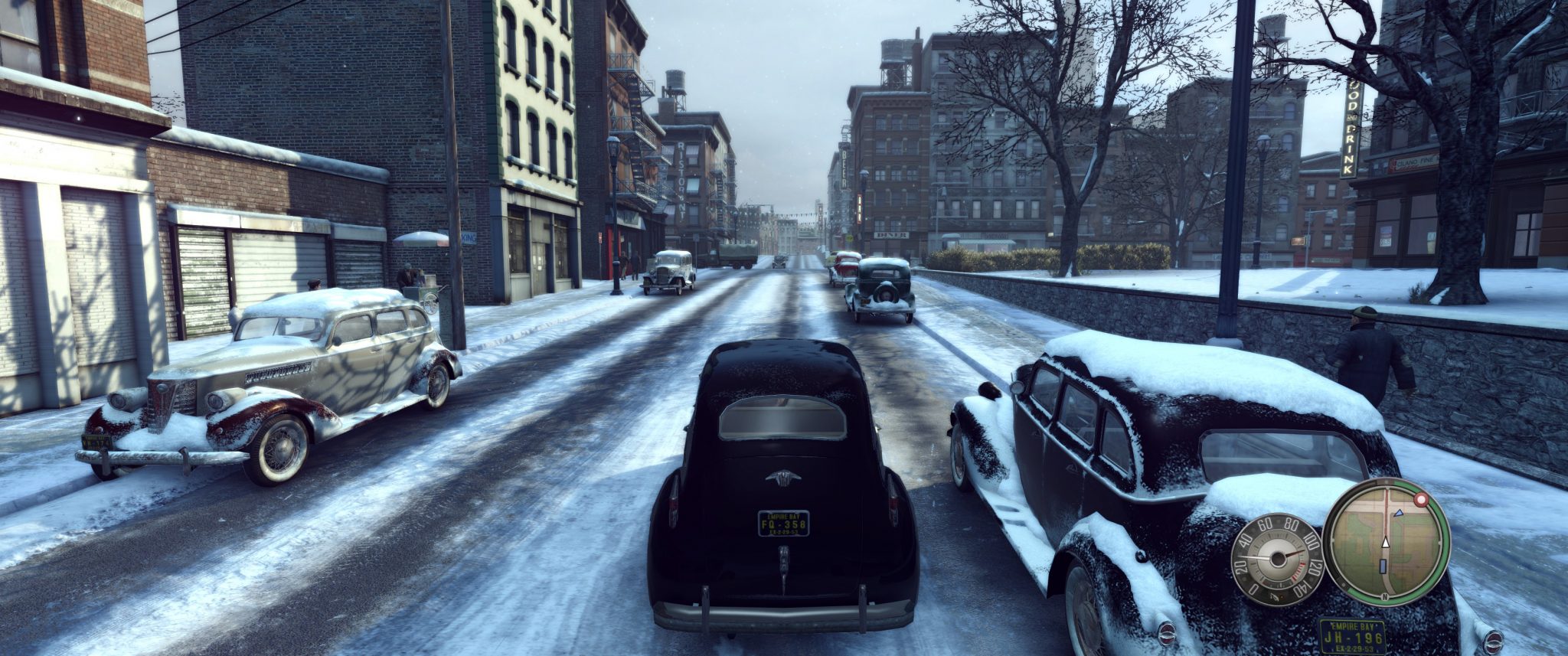Click the blue vehicle marker on the minimap

pos(1383,565)
